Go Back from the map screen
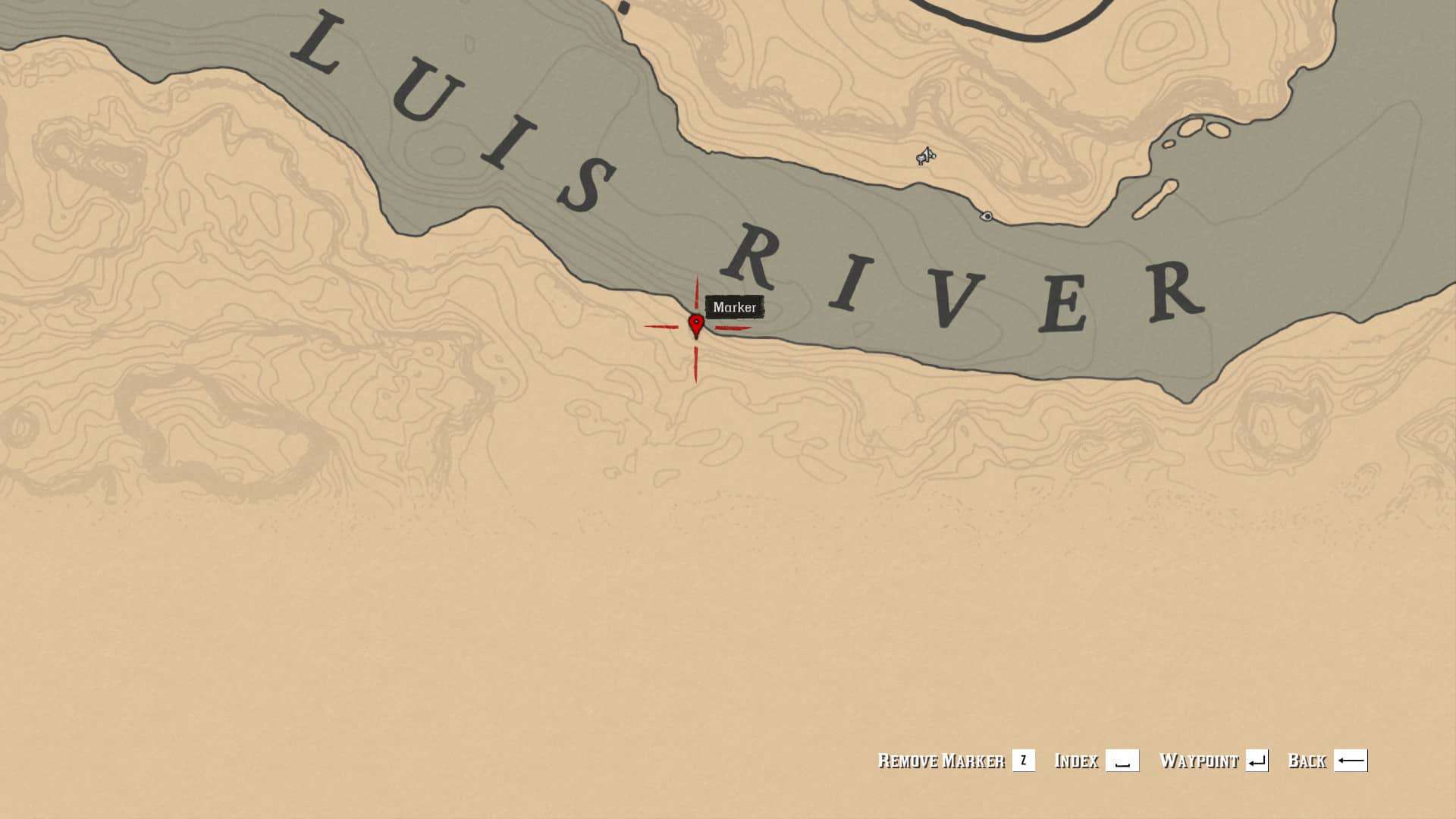 coord(1327,761)
